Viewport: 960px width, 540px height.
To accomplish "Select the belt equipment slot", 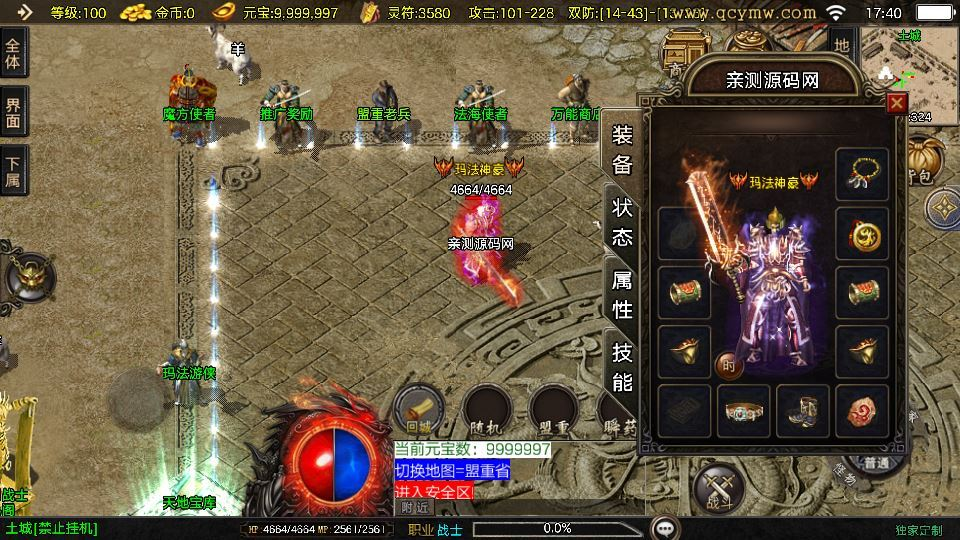I will click(x=744, y=410).
